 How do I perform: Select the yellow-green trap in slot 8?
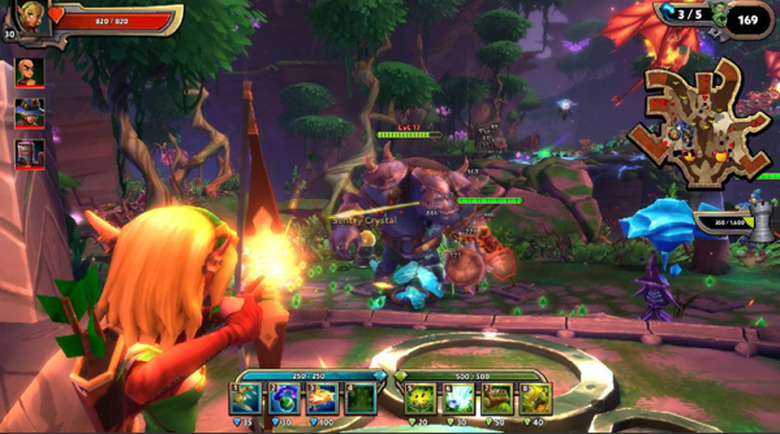(535, 399)
